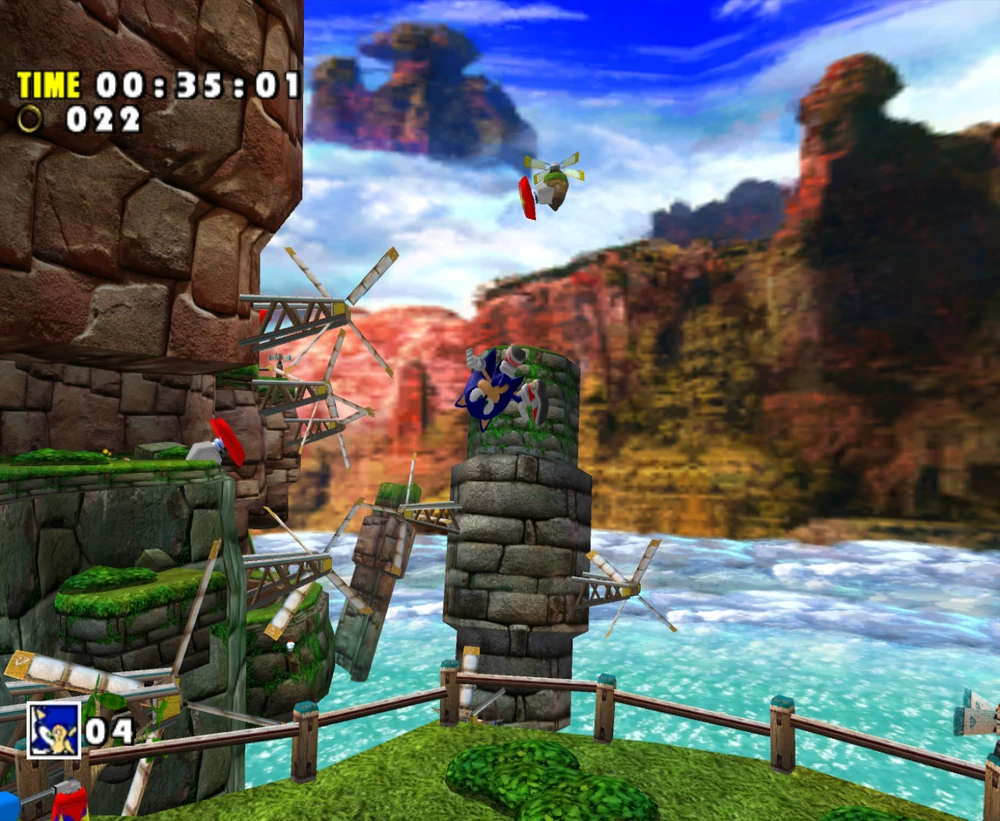This screenshot has height=821, width=1000.
Task: Click the Sonic lives portrait icon
Action: pyautogui.click(x=53, y=729)
